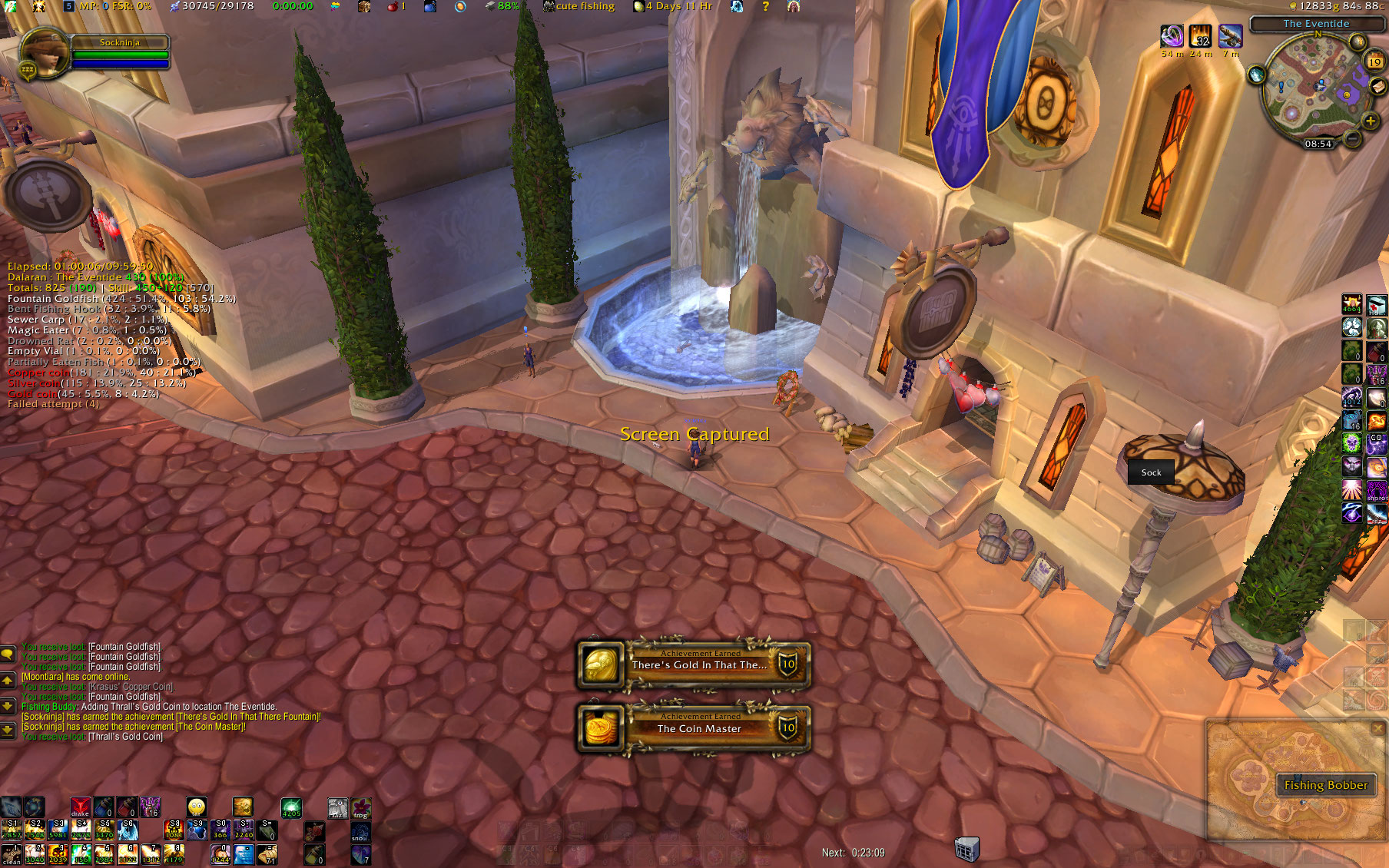The image size is (1389, 868).
Task: Close the small world map overlay
Action: (1377, 727)
